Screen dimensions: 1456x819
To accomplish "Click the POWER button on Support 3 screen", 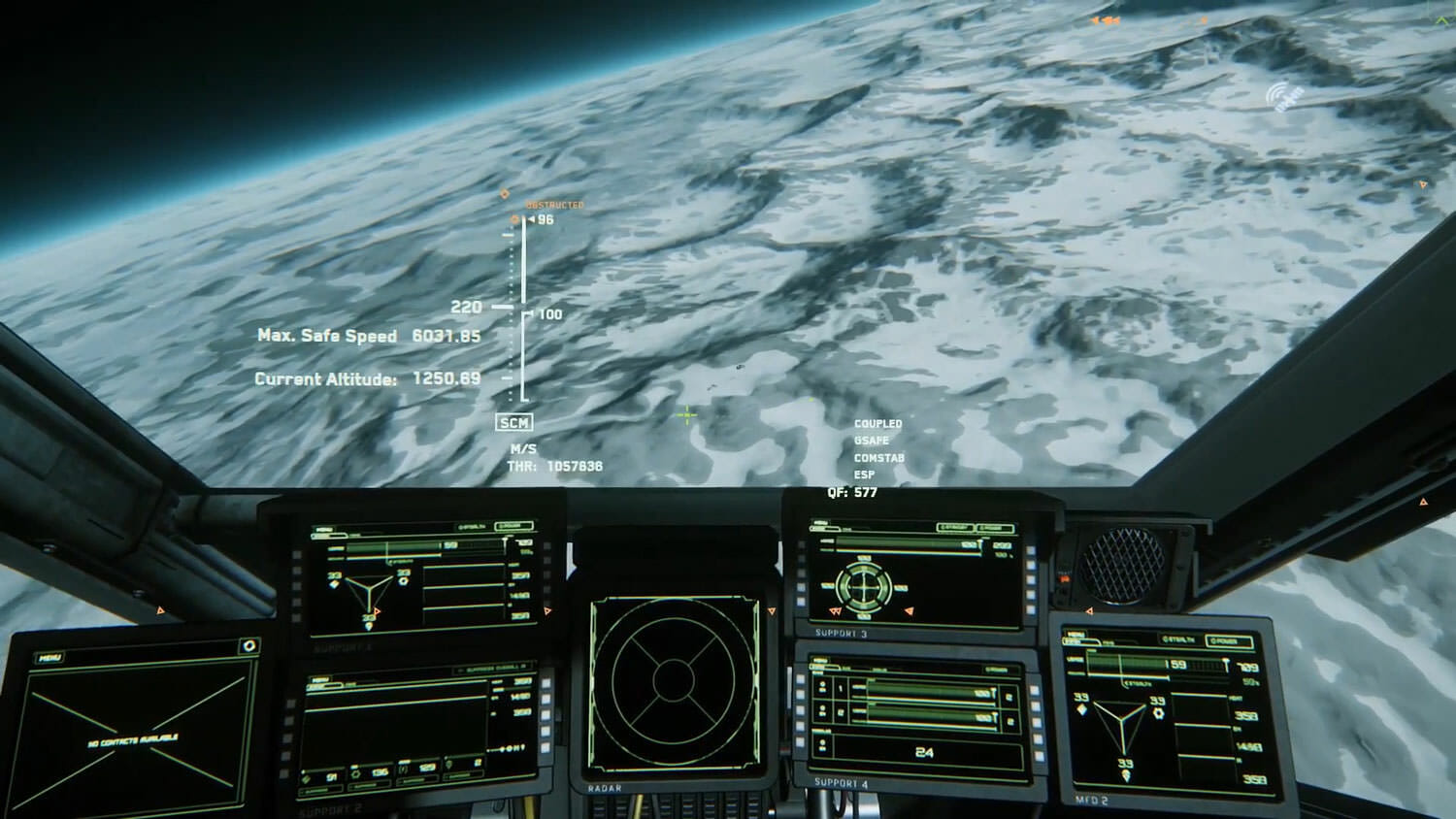I will [995, 528].
